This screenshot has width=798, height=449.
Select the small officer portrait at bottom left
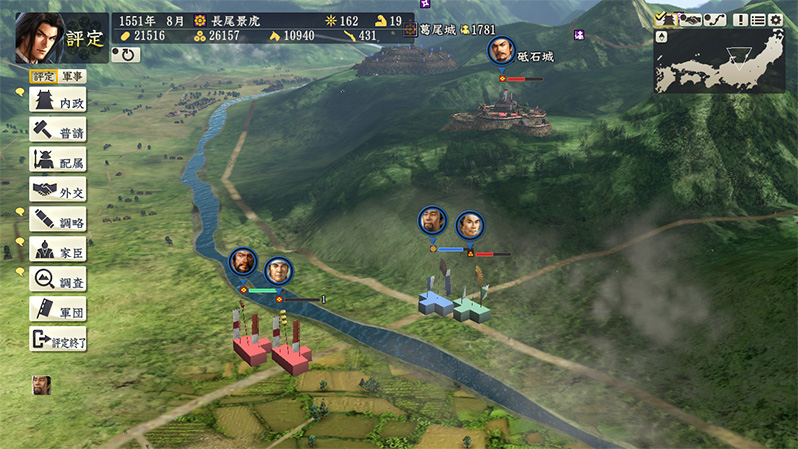41,384
